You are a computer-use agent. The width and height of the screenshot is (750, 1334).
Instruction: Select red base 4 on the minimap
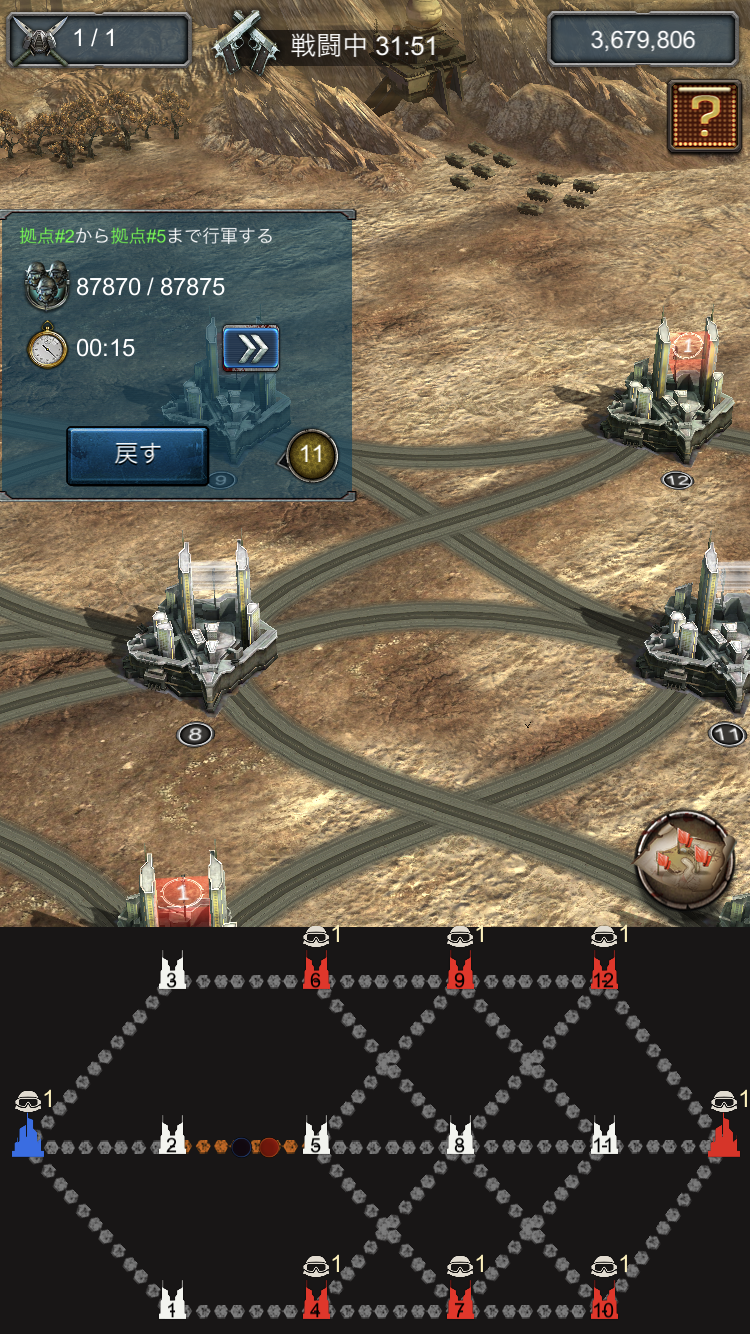coord(316,1303)
